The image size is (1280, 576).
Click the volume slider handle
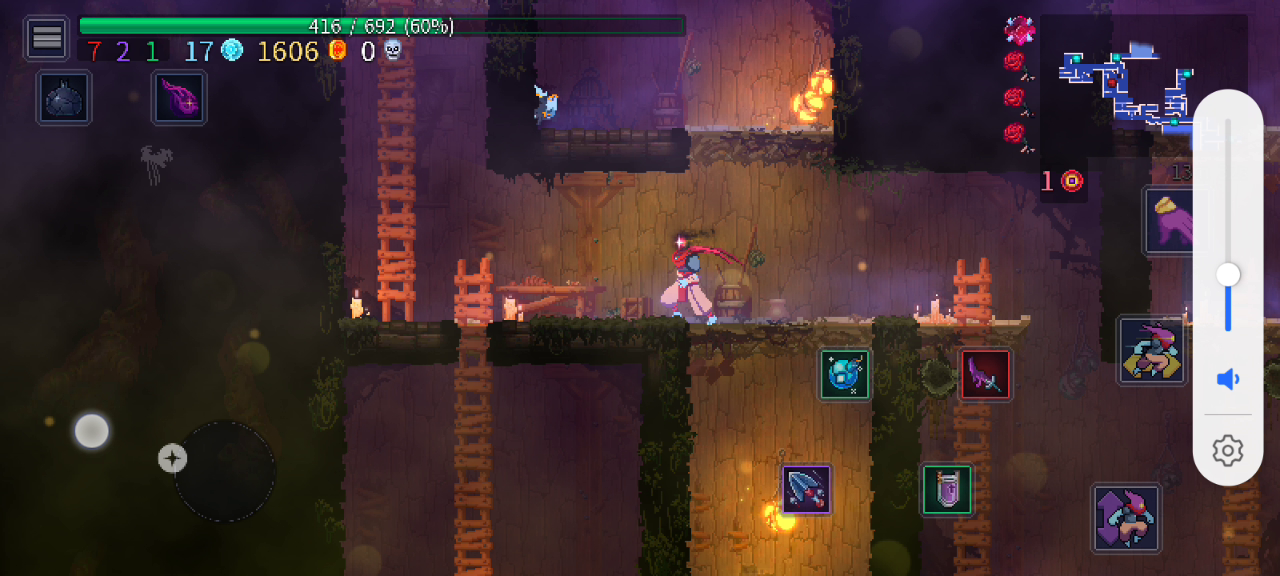coord(1228,275)
